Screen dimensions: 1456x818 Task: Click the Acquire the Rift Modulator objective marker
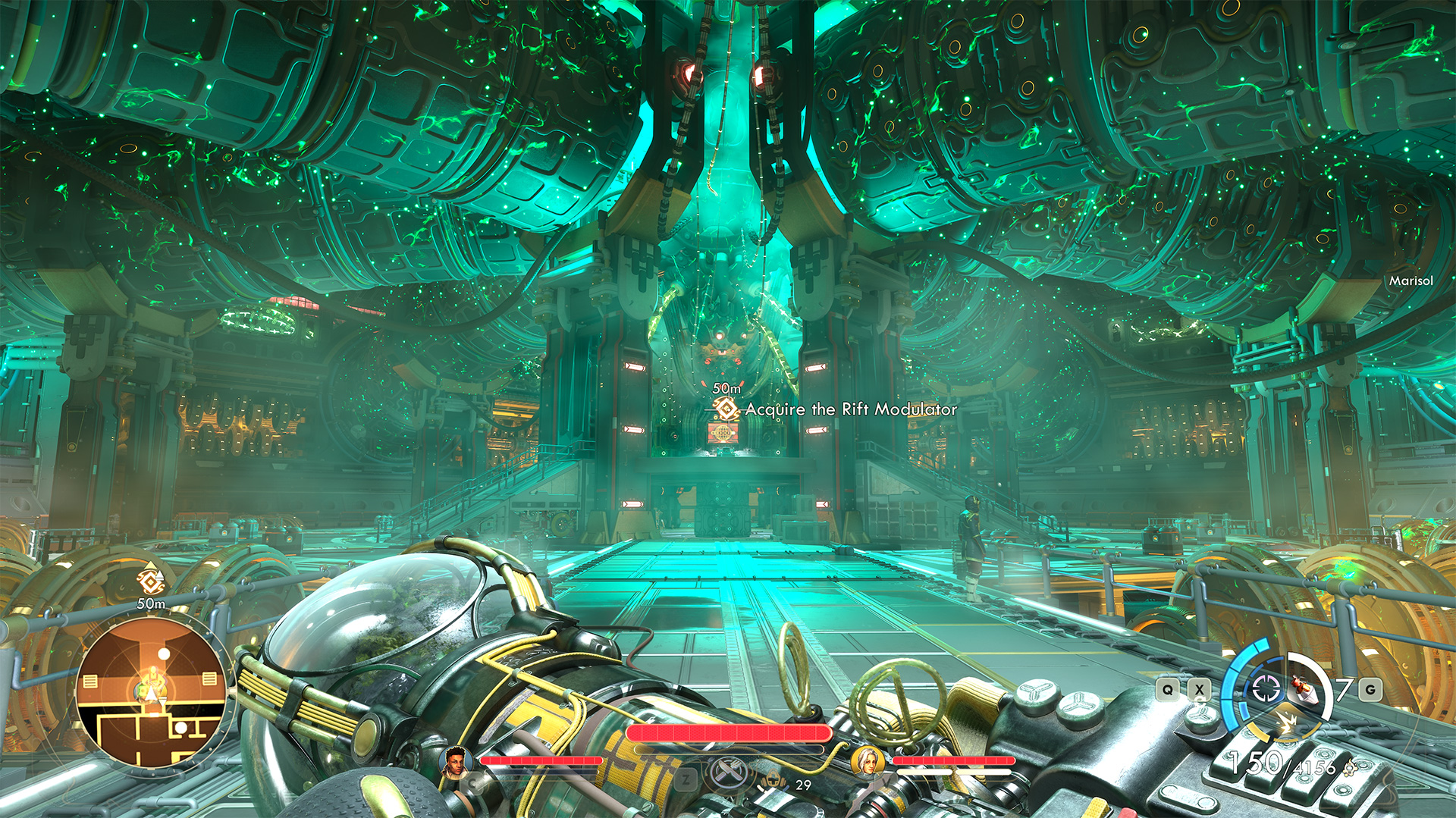[726, 409]
